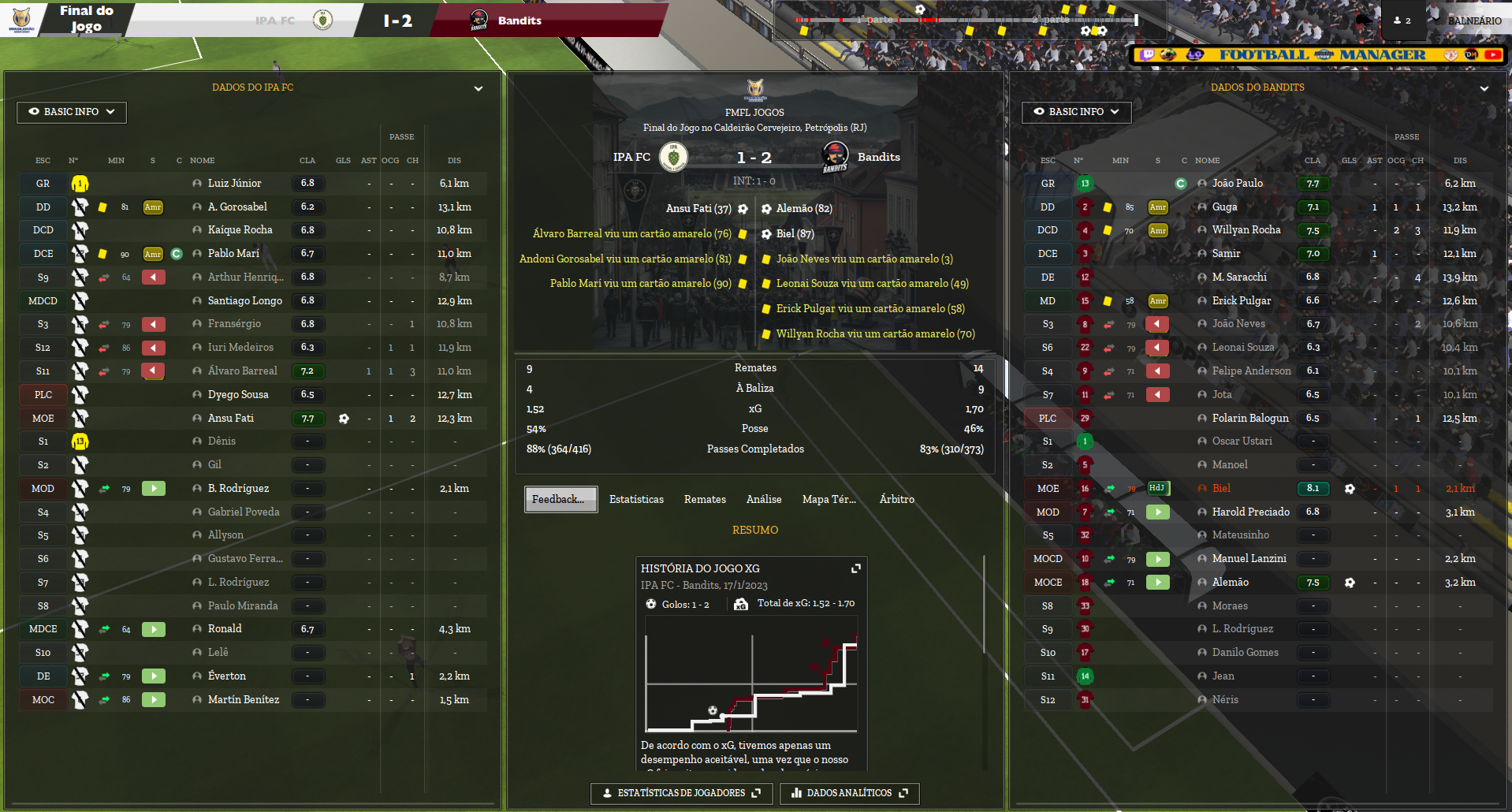The height and width of the screenshot is (812, 1512).
Task: Select the Análise tab
Action: 764,500
